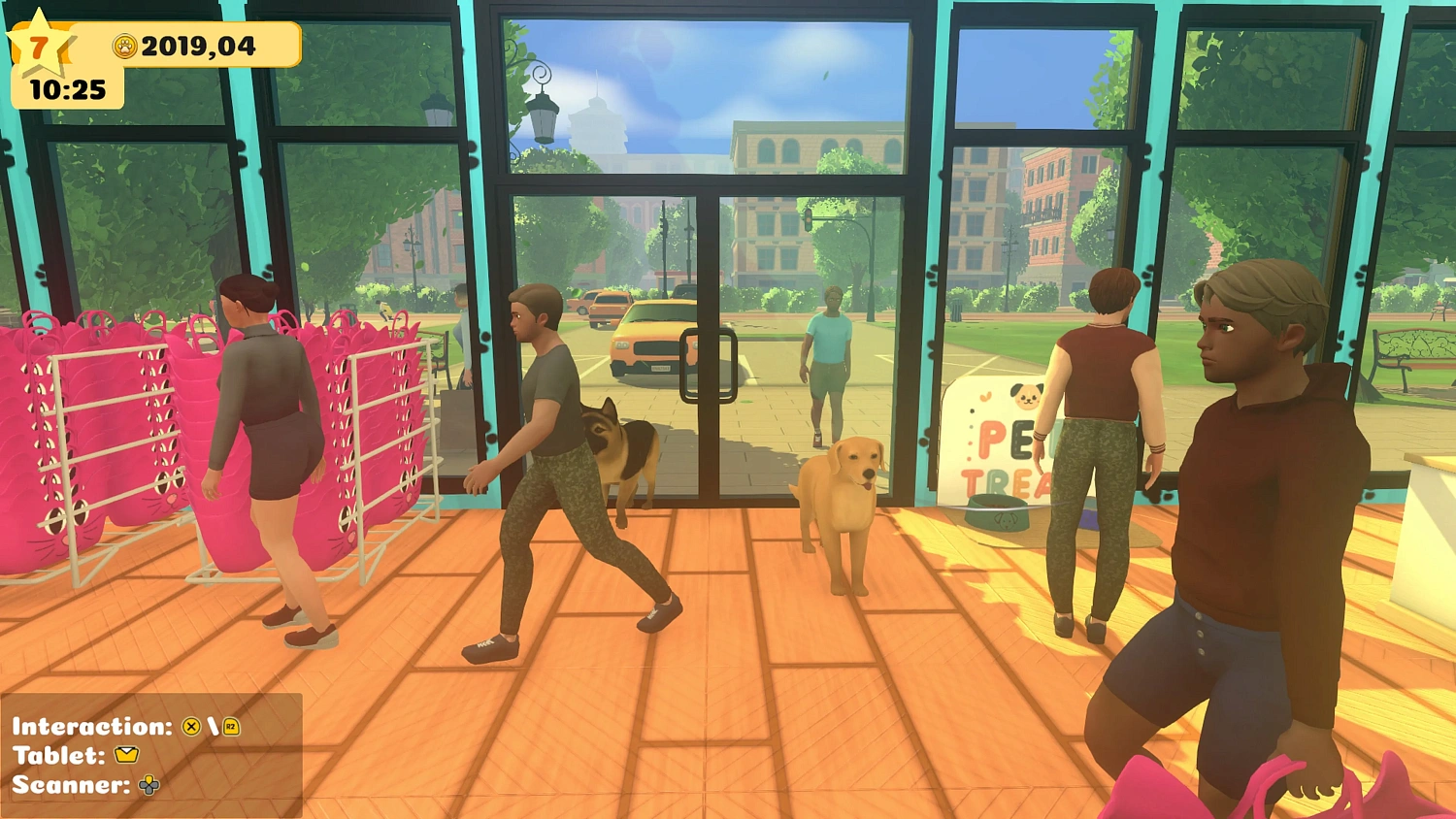Open the Tablet via the basket icon
Screen dimensions: 1456x819
[127, 755]
